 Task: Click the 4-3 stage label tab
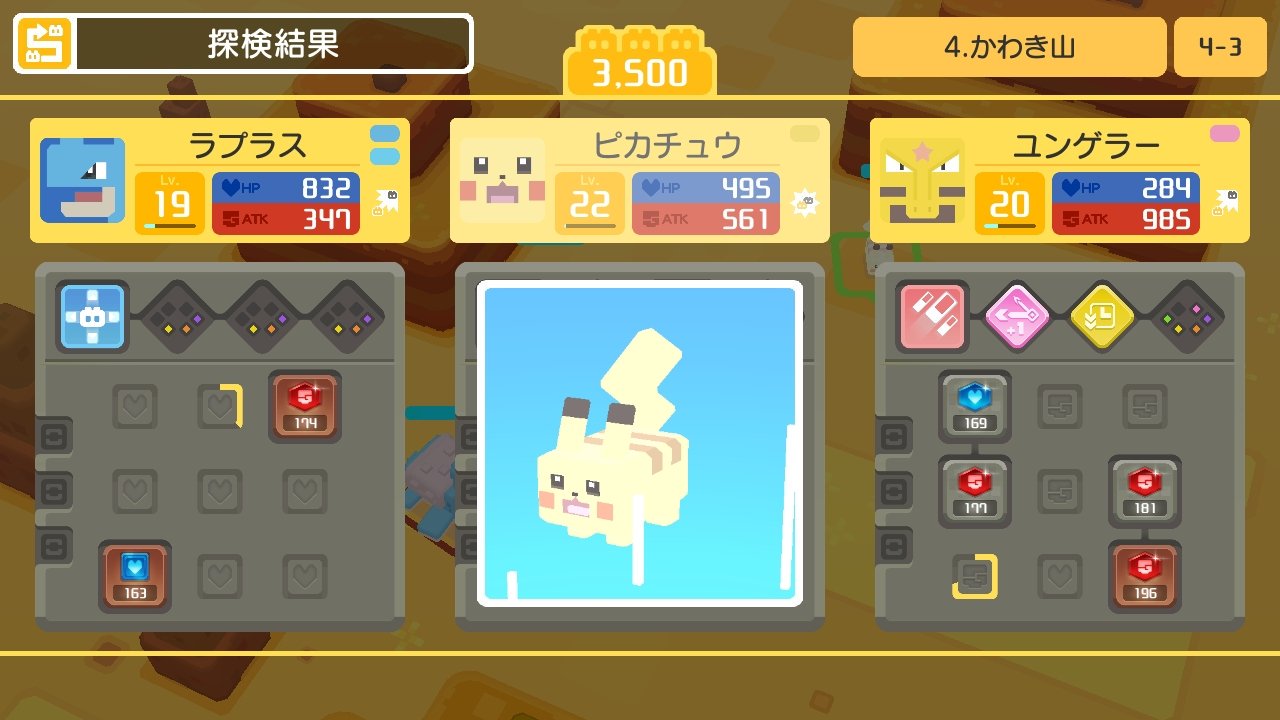point(1221,45)
